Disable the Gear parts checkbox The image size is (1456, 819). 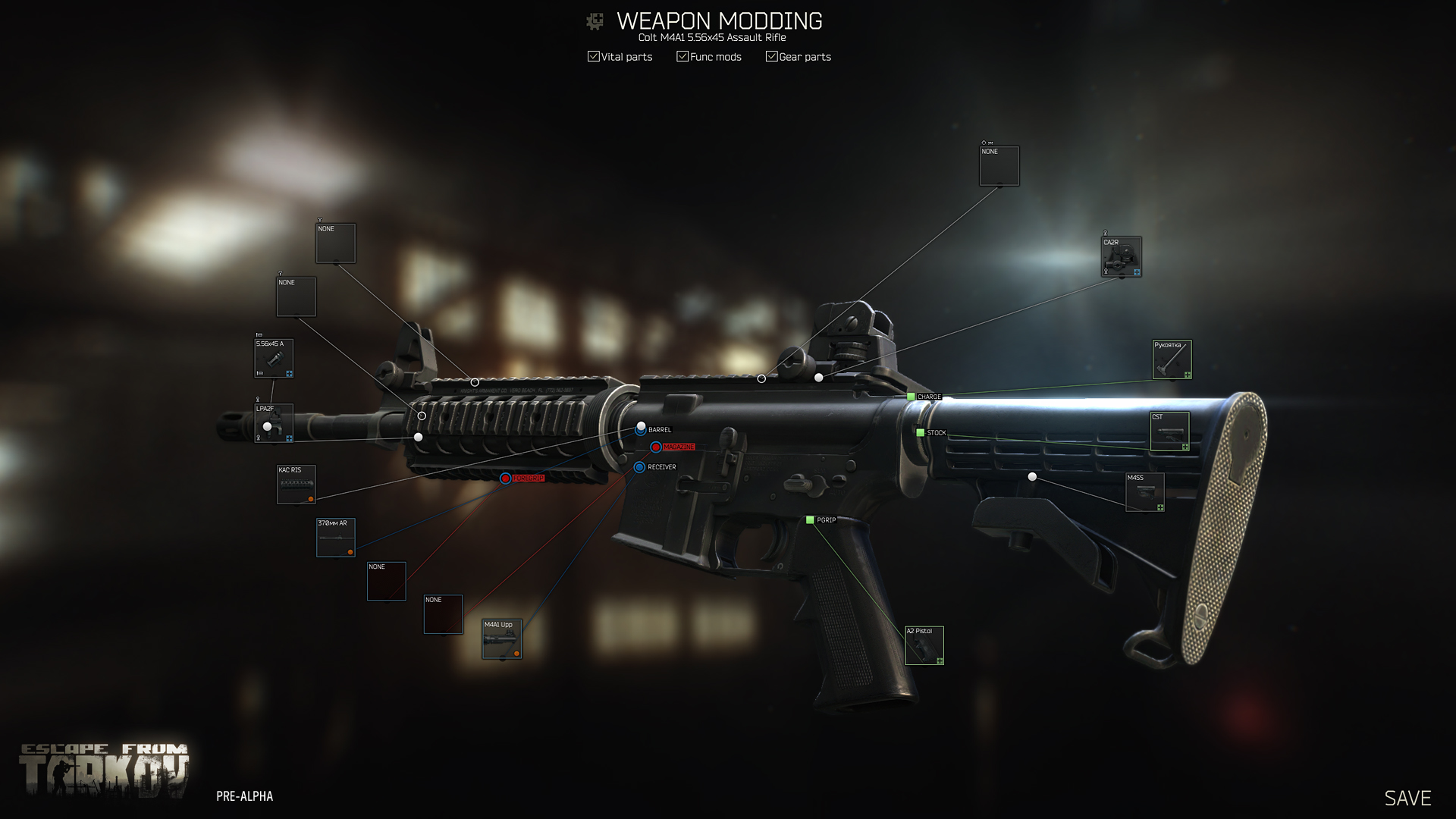click(771, 56)
